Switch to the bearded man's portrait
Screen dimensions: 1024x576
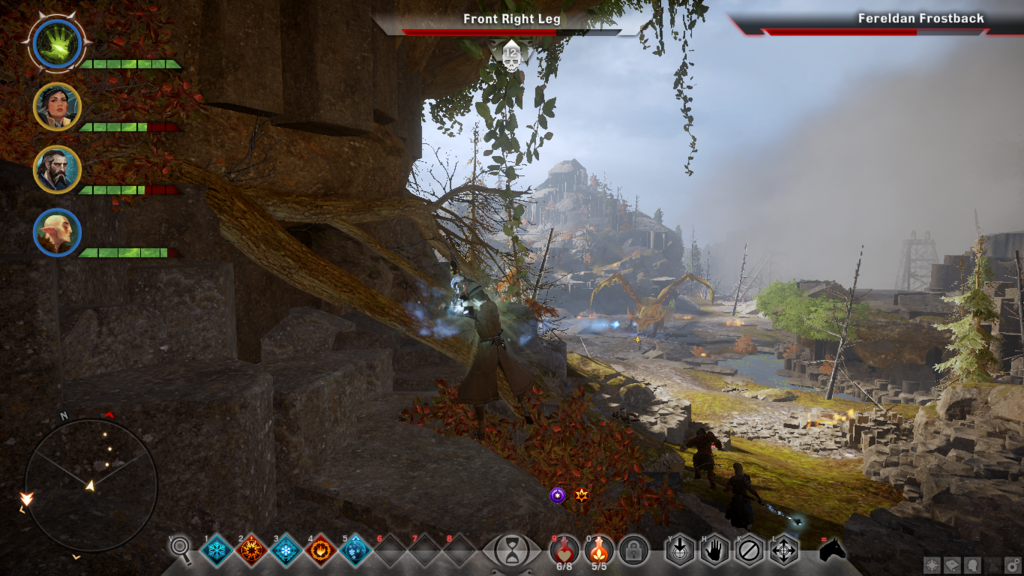pos(57,169)
